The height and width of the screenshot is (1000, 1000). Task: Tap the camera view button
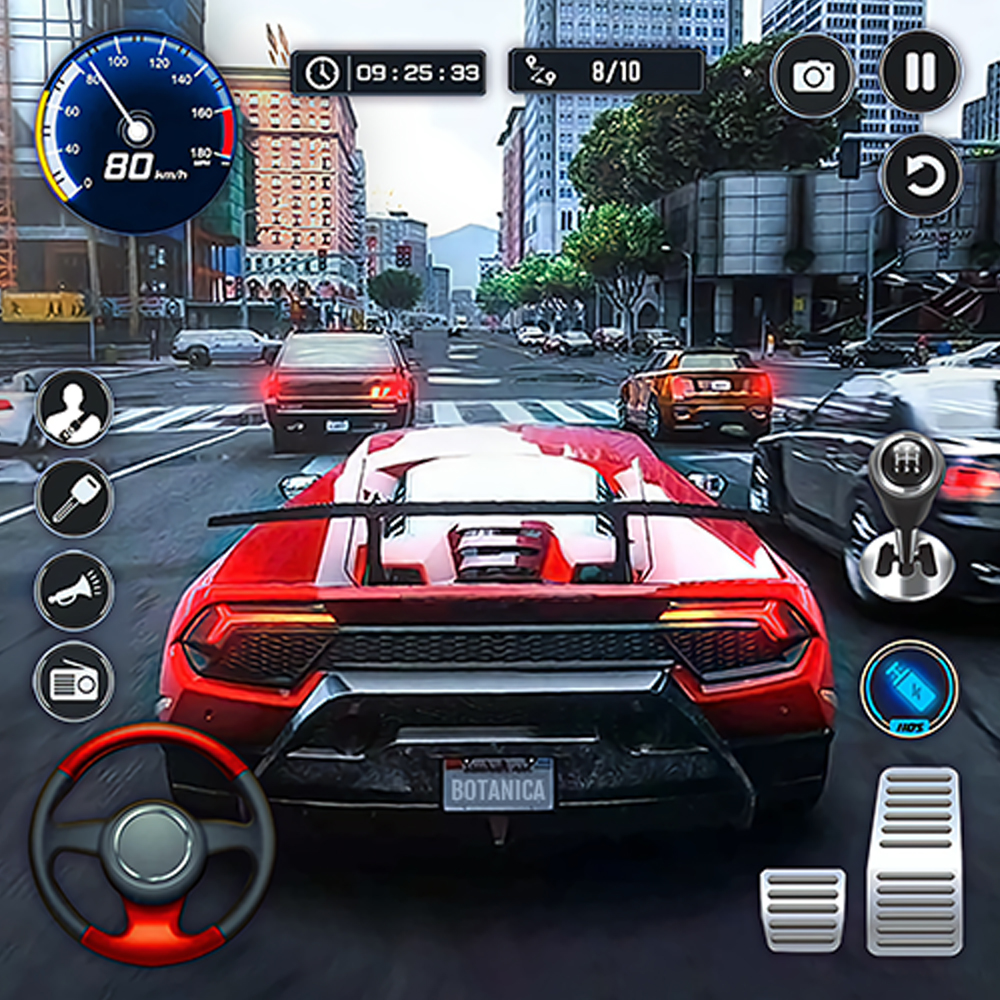pos(813,76)
